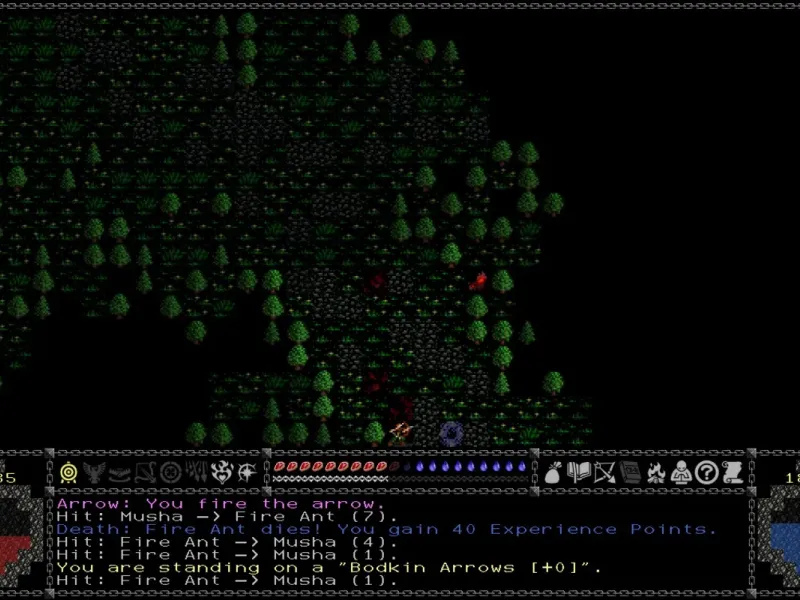Image resolution: width=800 pixels, height=600 pixels.
Task: Open the scroll log icon
Action: [x=731, y=472]
